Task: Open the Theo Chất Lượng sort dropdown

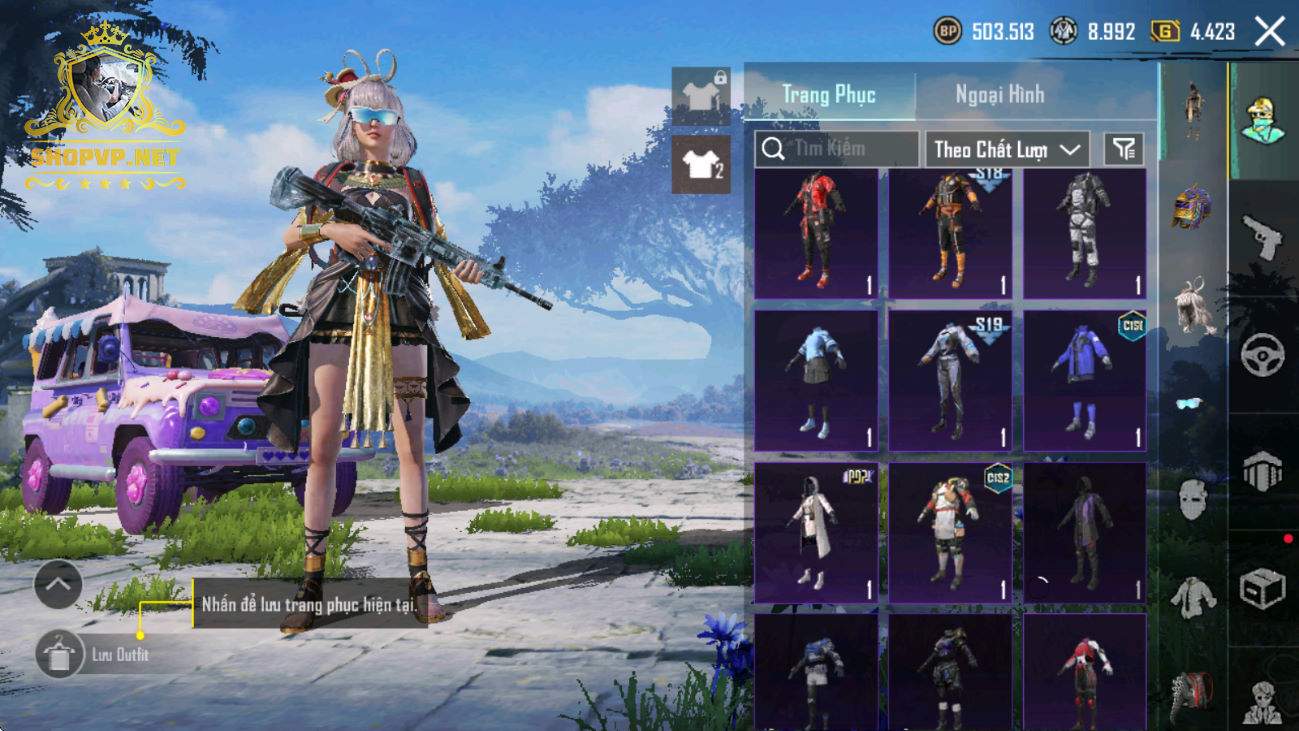Action: tap(1007, 149)
